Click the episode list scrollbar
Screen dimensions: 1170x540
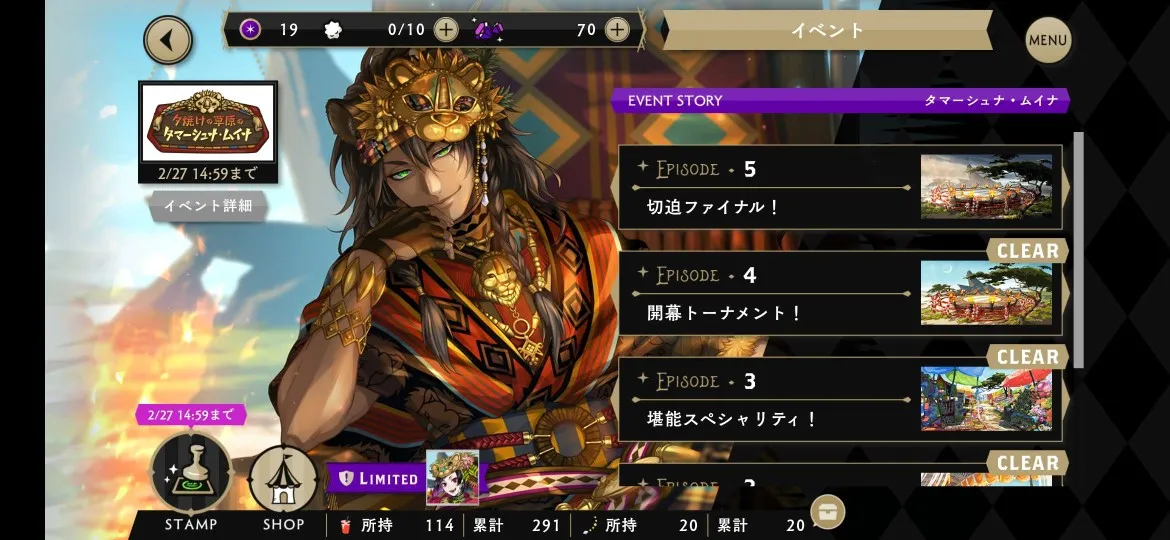pyautogui.click(x=1078, y=250)
